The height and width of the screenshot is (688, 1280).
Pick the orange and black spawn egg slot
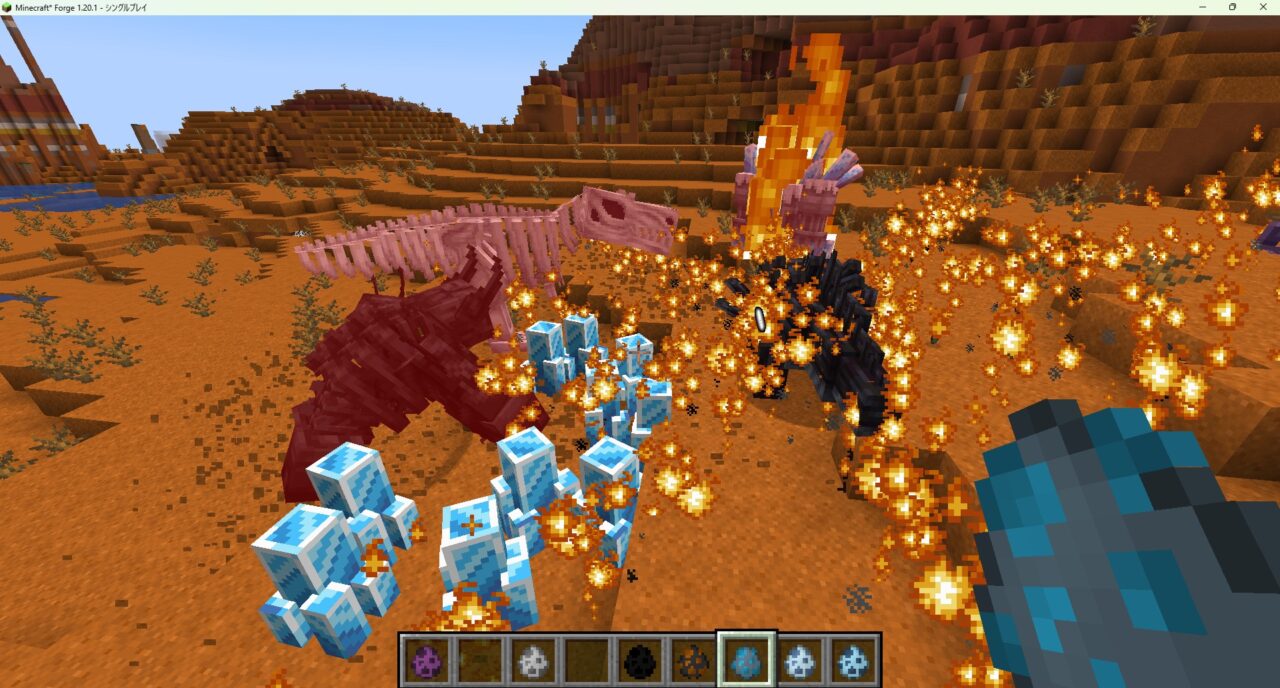pos(692,660)
